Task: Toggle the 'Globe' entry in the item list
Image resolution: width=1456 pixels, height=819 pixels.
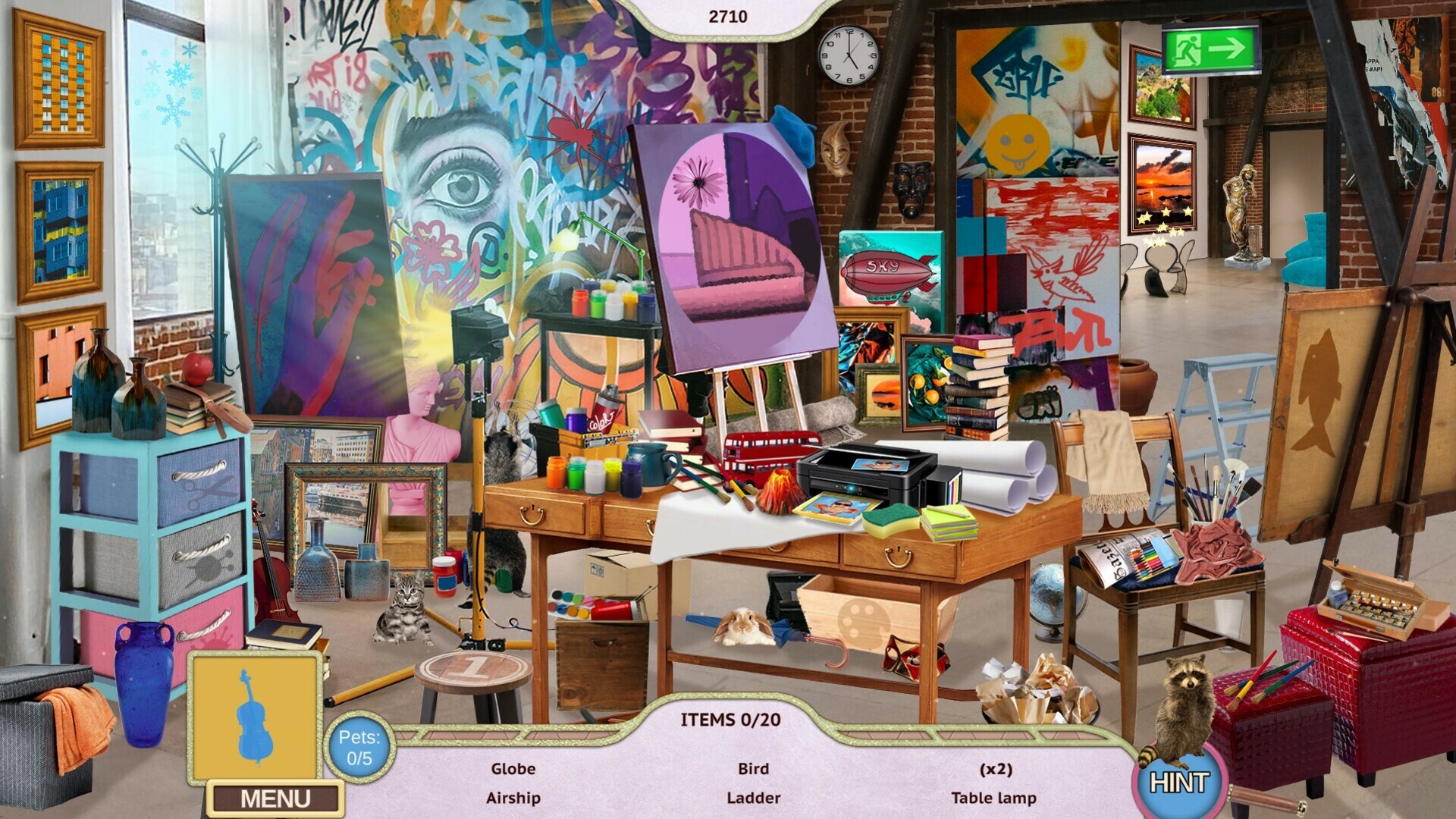Action: pyautogui.click(x=514, y=768)
